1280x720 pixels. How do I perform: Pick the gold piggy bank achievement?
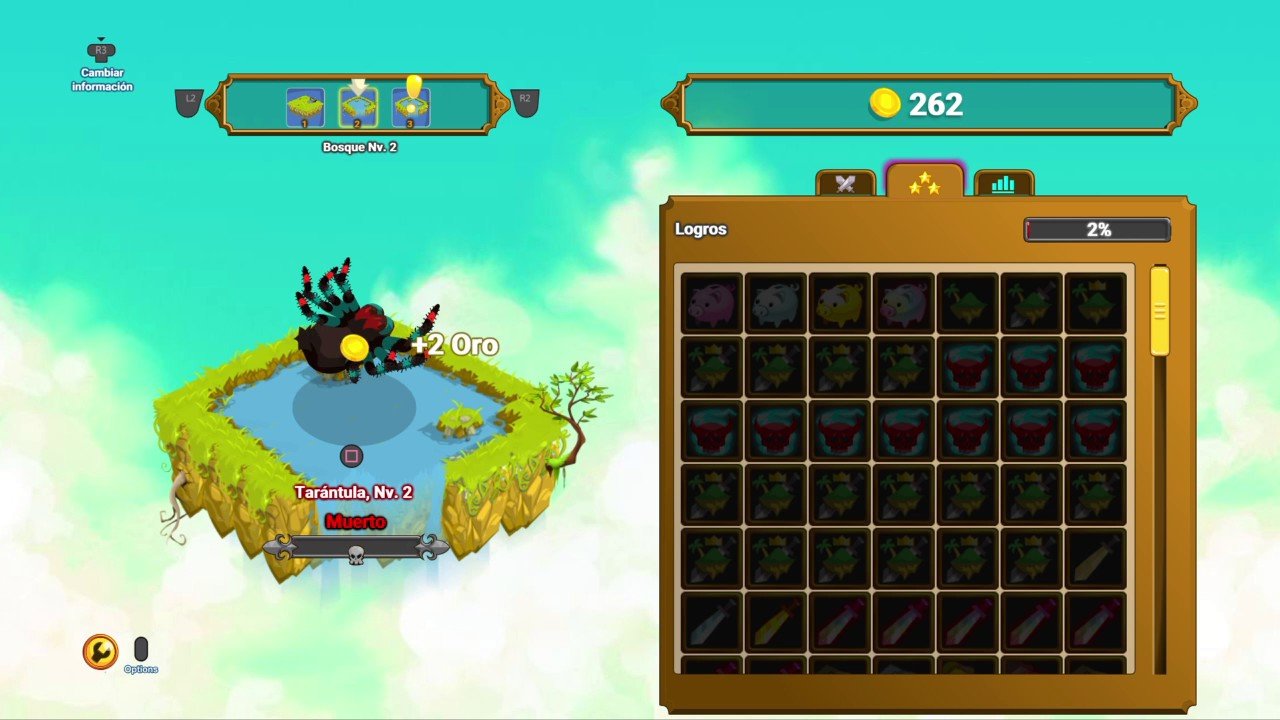[x=840, y=303]
